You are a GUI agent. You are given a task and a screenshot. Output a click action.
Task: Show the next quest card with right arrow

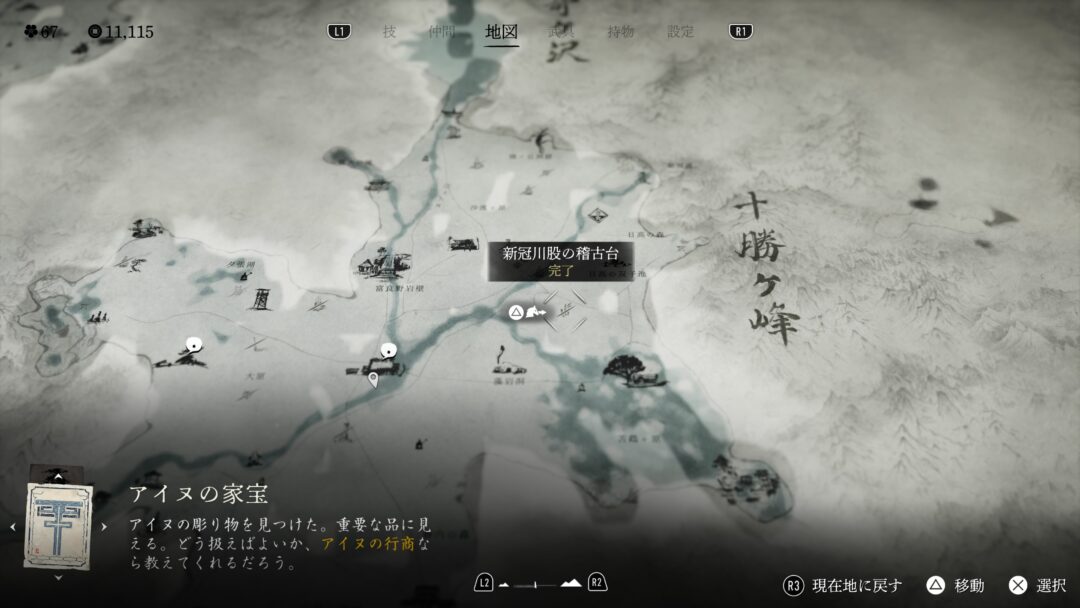click(104, 526)
